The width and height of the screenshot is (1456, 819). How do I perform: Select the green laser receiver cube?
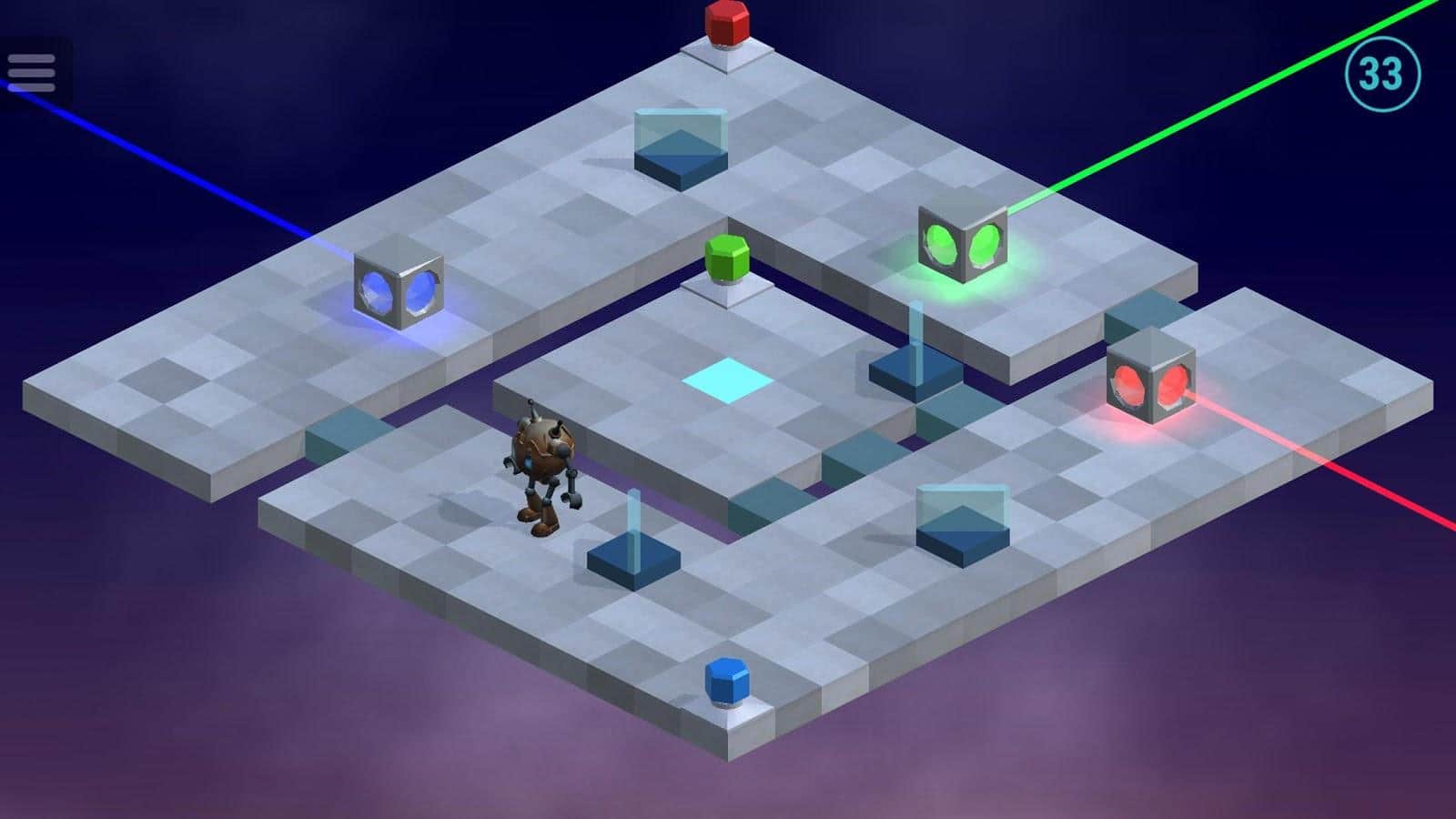965,244
